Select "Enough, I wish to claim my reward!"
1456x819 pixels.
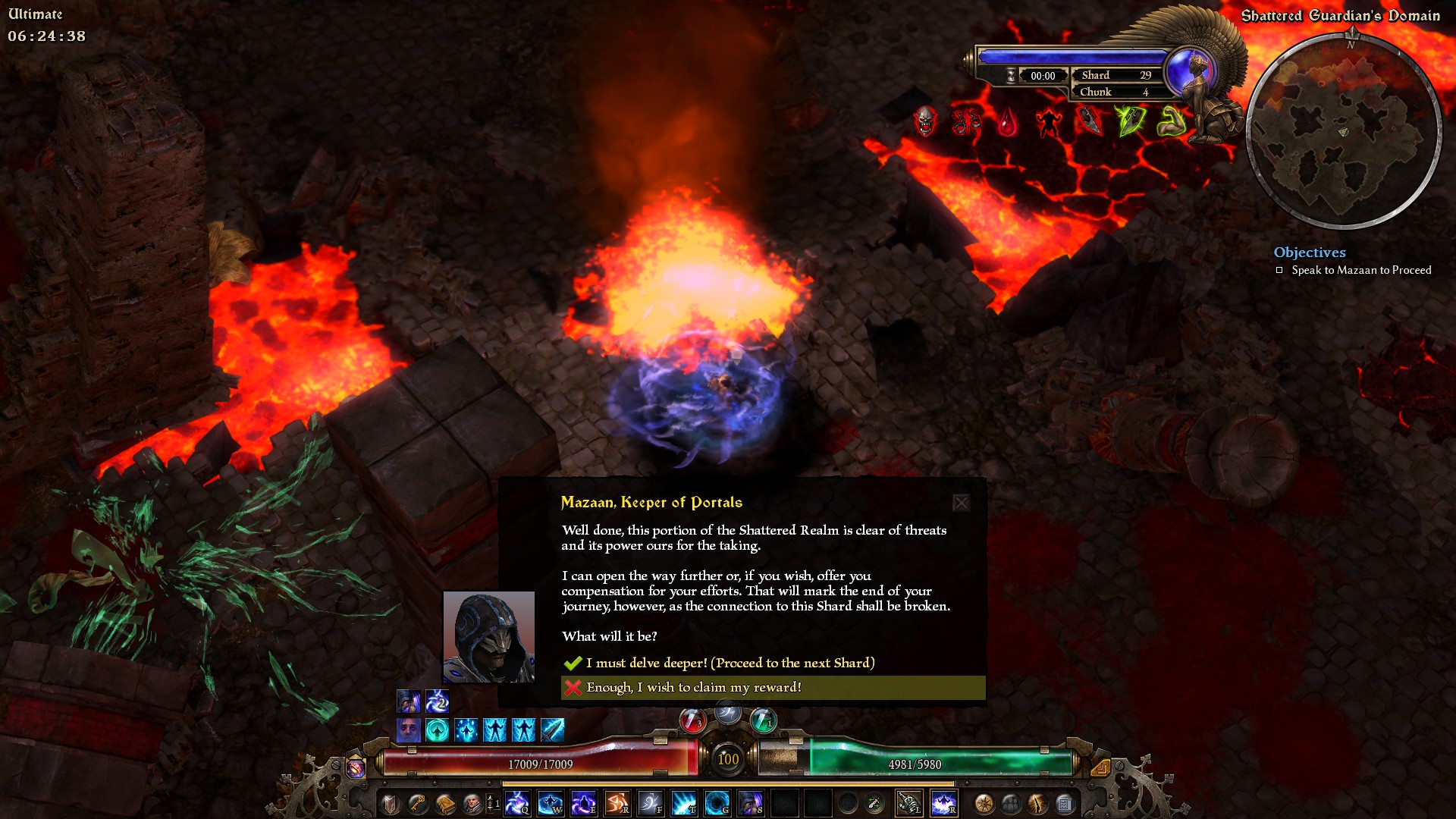tap(693, 687)
